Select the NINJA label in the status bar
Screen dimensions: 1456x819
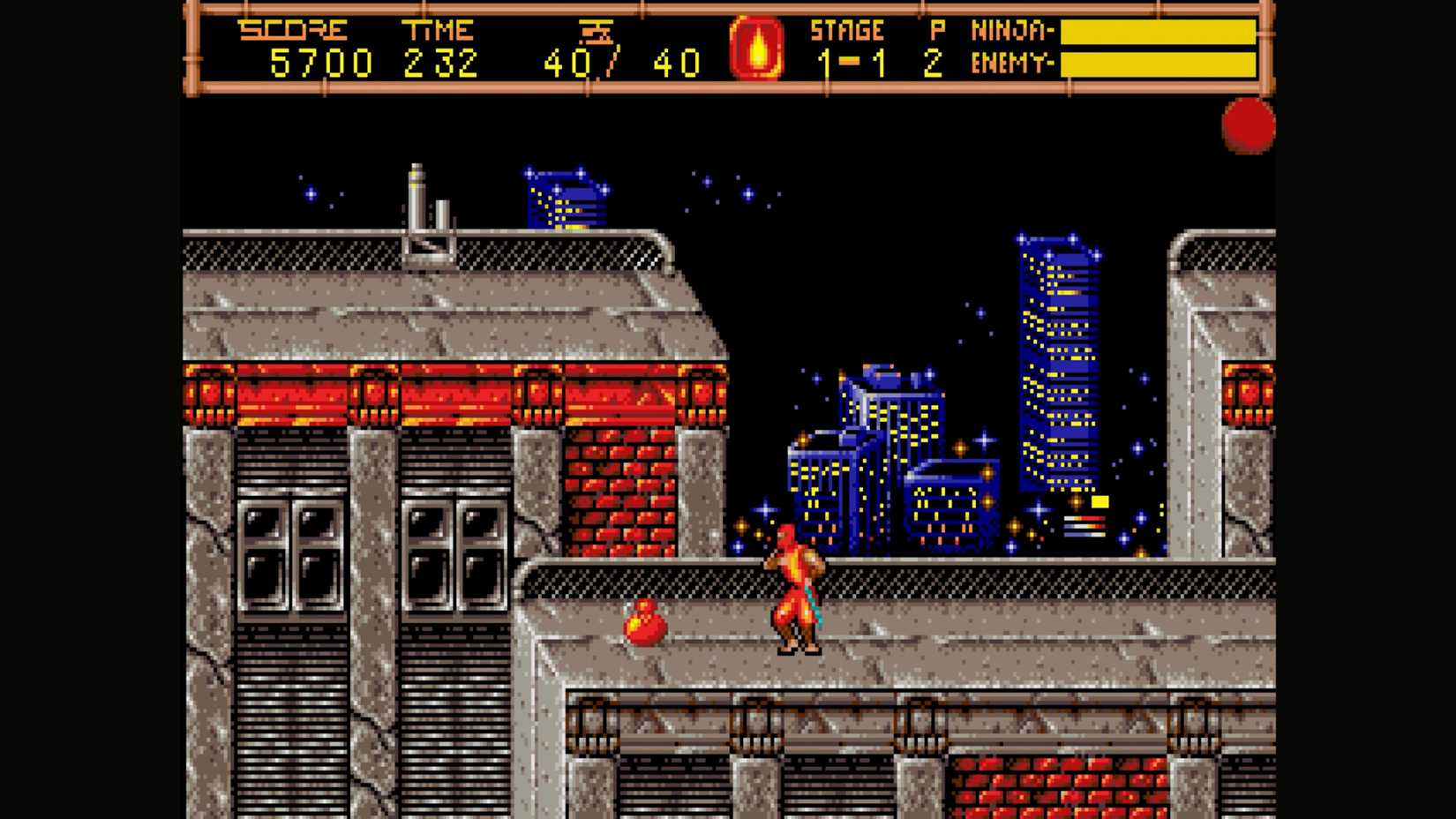point(1007,29)
